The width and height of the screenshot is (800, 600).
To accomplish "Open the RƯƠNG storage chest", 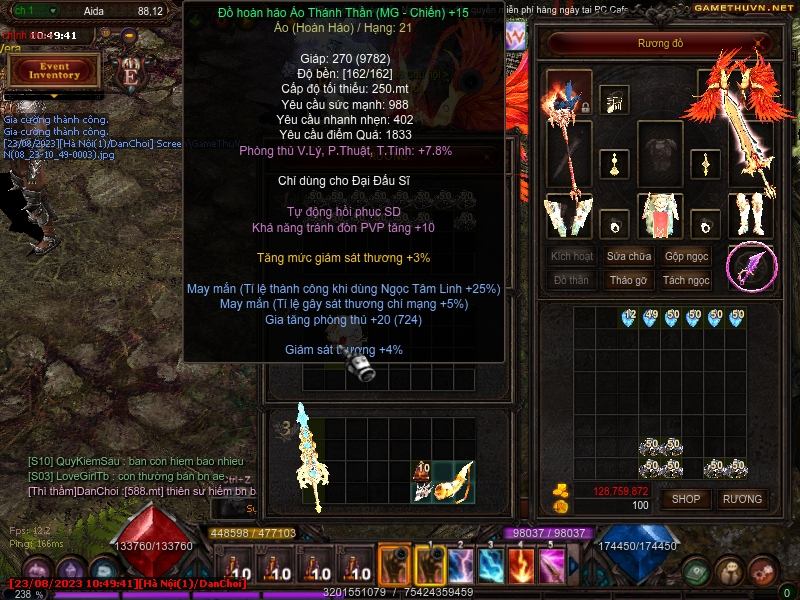I will coord(743,498).
